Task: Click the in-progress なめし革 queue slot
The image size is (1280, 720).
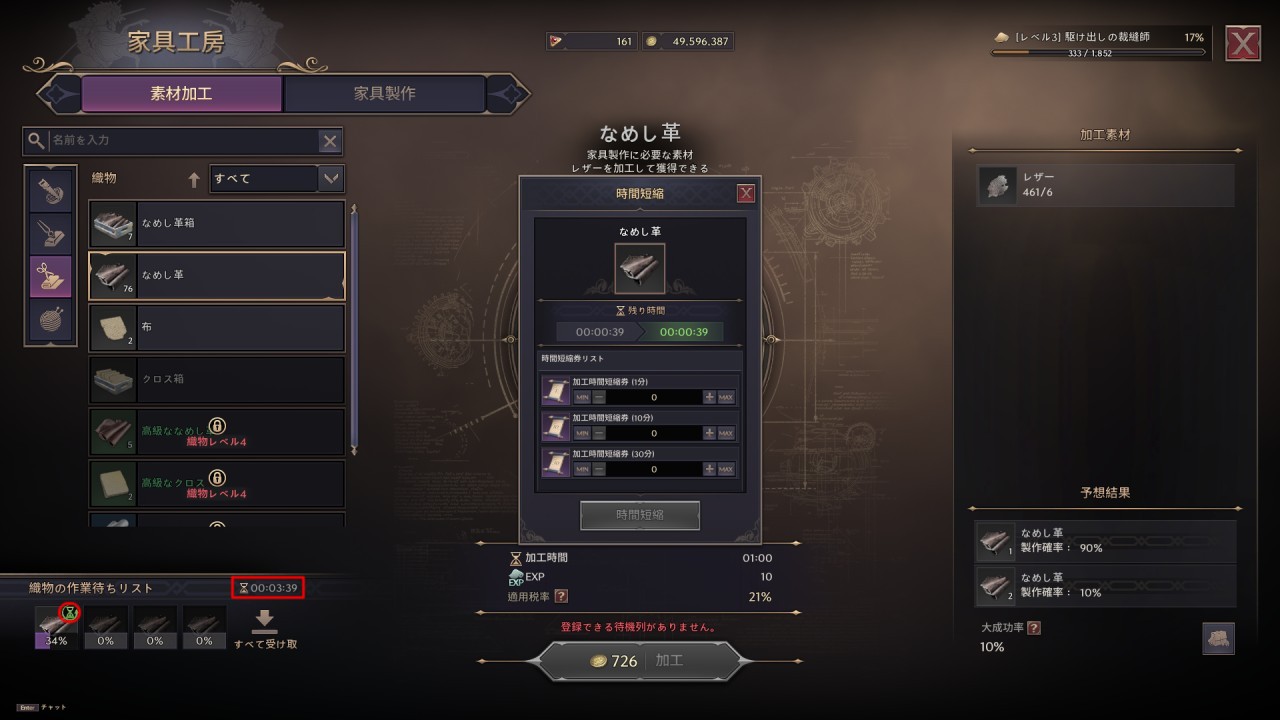Action: [56, 627]
